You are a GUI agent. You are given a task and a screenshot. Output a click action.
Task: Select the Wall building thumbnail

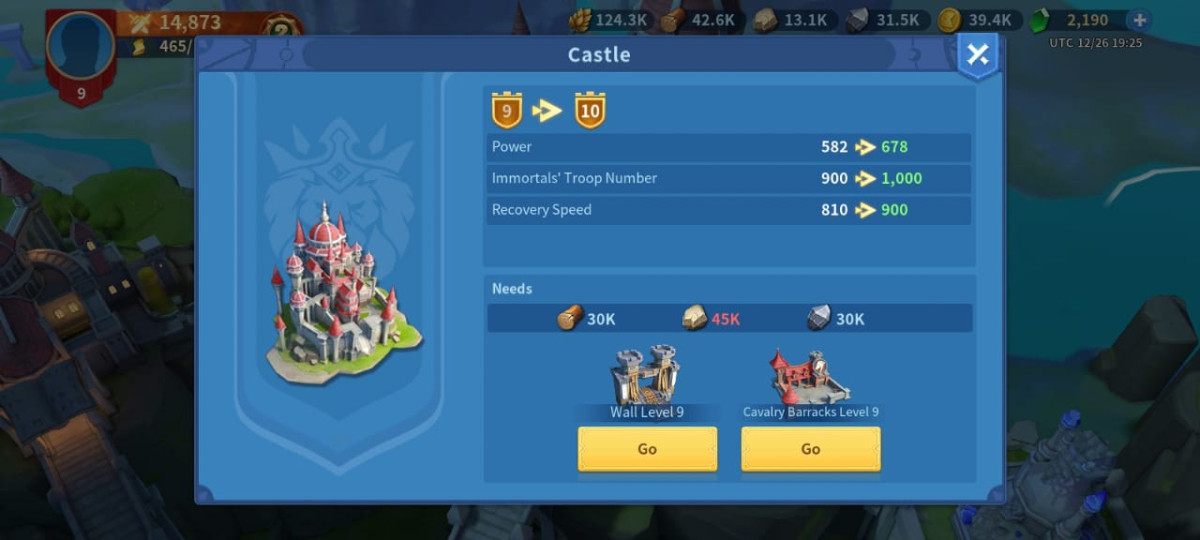pyautogui.click(x=646, y=375)
